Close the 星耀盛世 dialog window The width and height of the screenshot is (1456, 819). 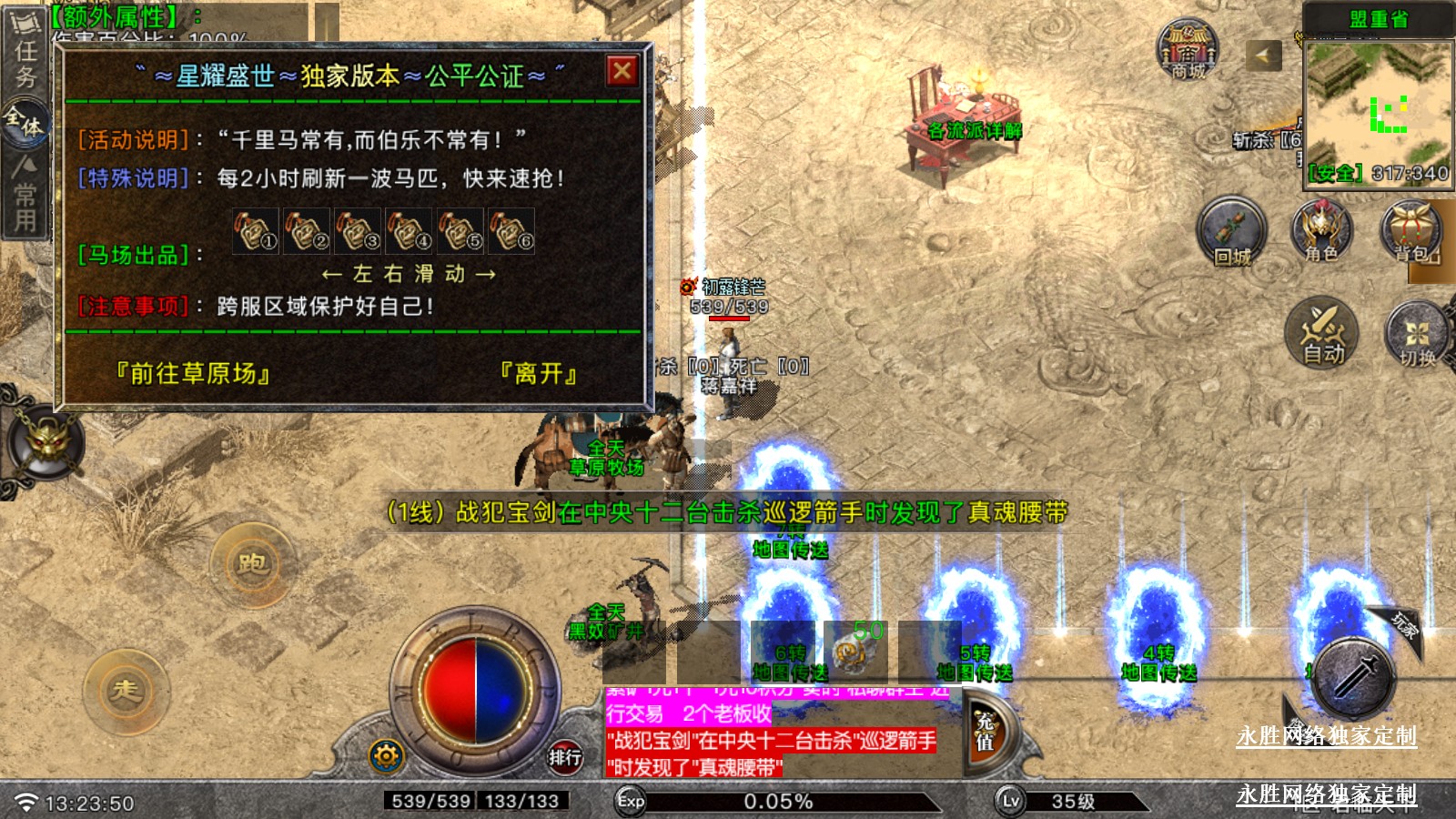point(622,71)
